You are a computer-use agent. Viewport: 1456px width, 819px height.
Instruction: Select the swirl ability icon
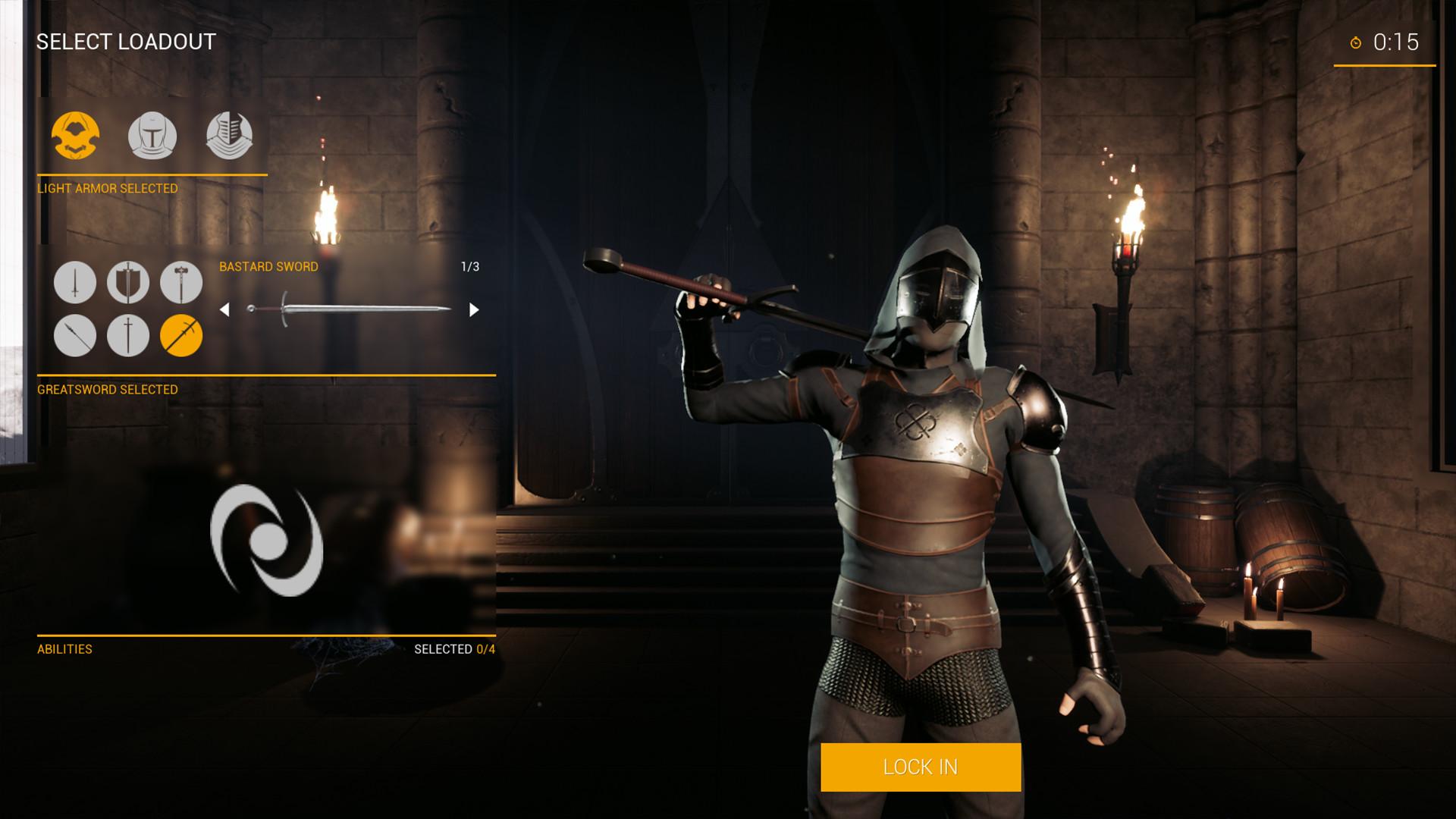point(267,541)
